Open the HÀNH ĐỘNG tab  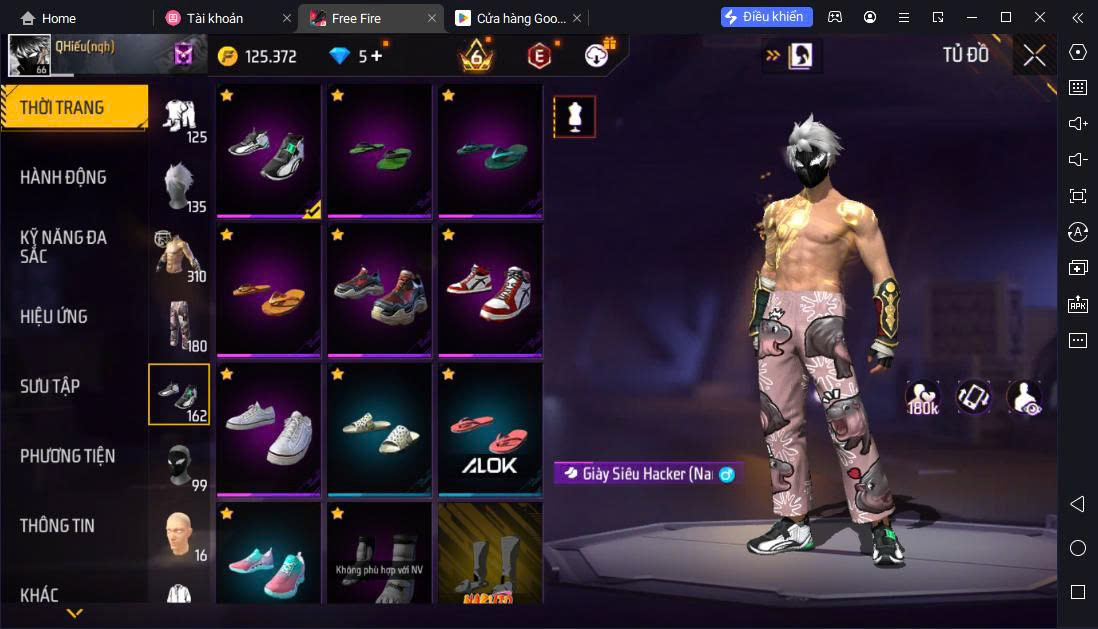click(63, 177)
